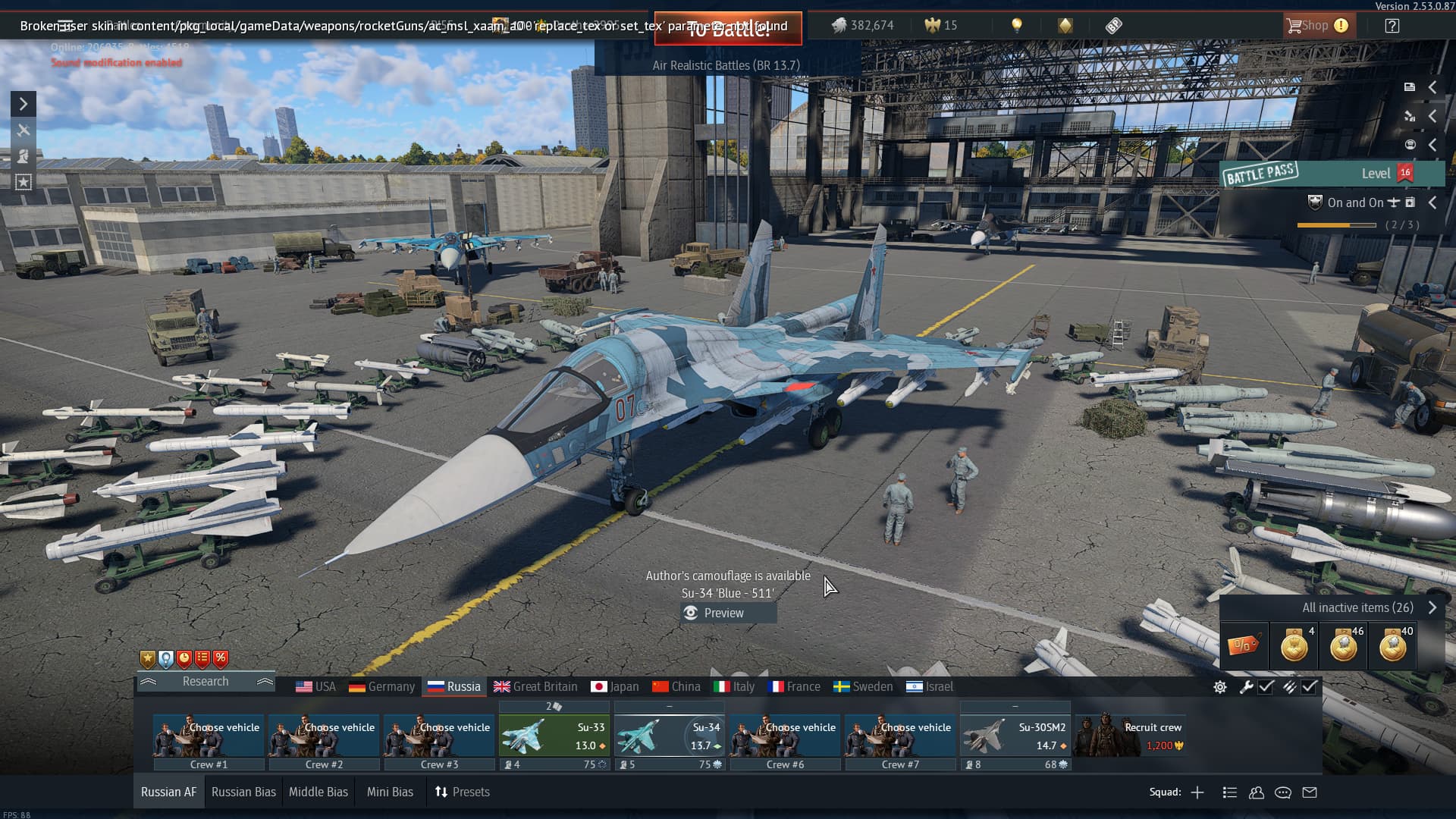
Task: Open the Research tree
Action: tap(205, 681)
